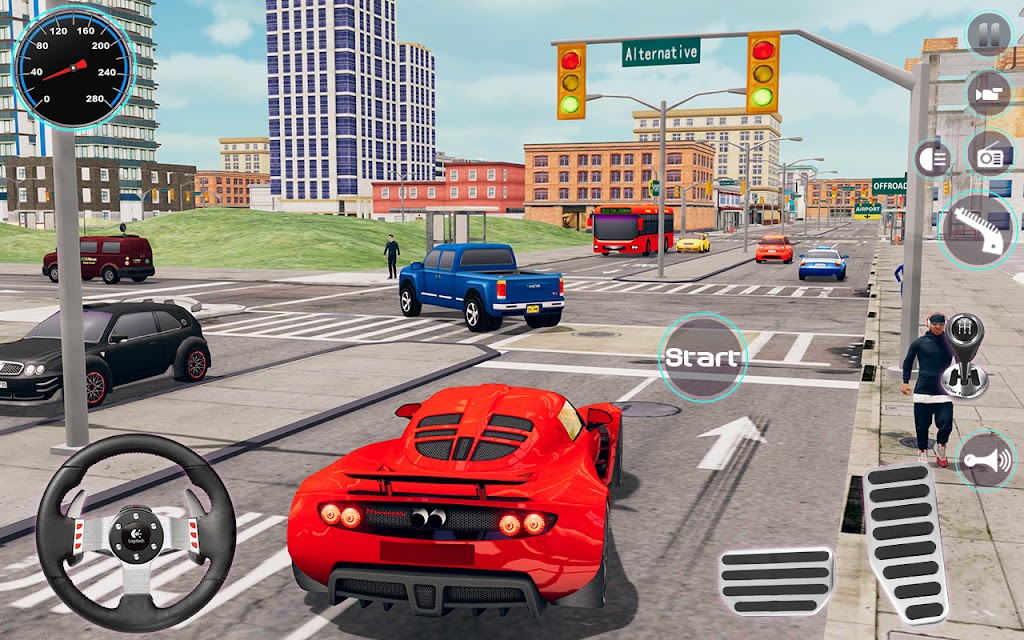The width and height of the screenshot is (1024, 640).
Task: Tap the round Start button
Action: click(x=703, y=357)
